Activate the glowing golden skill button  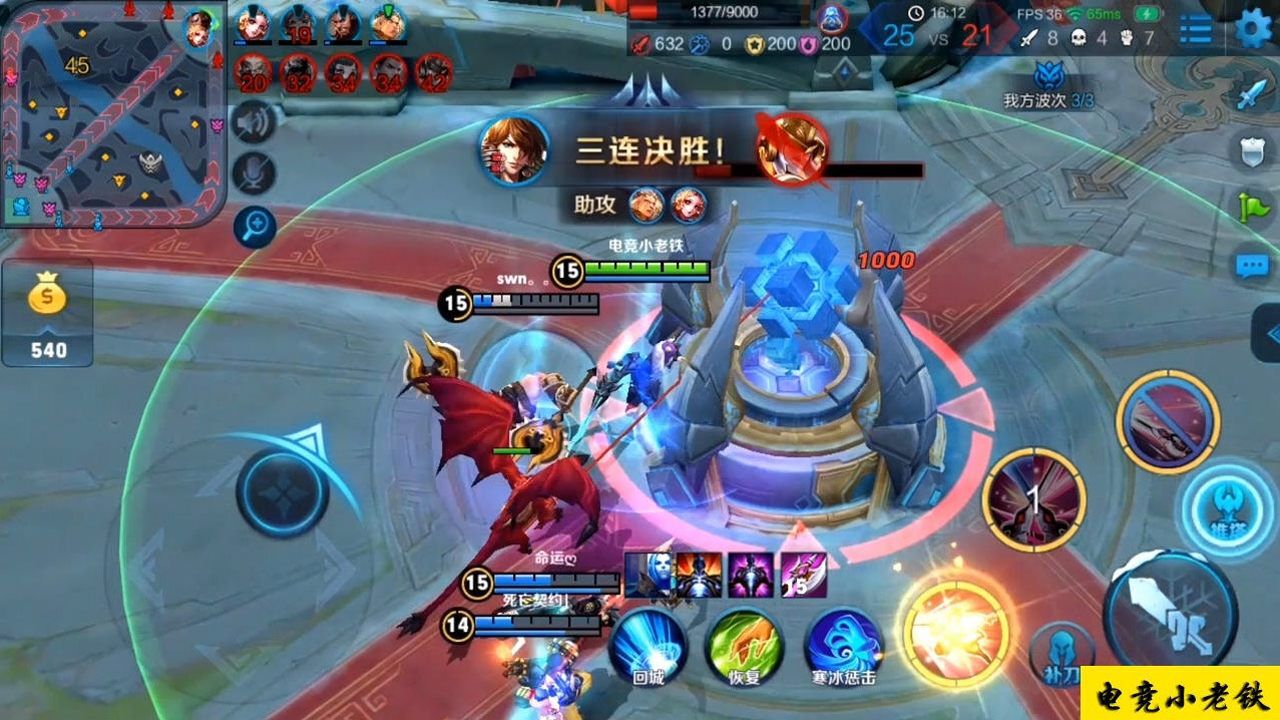pos(954,627)
